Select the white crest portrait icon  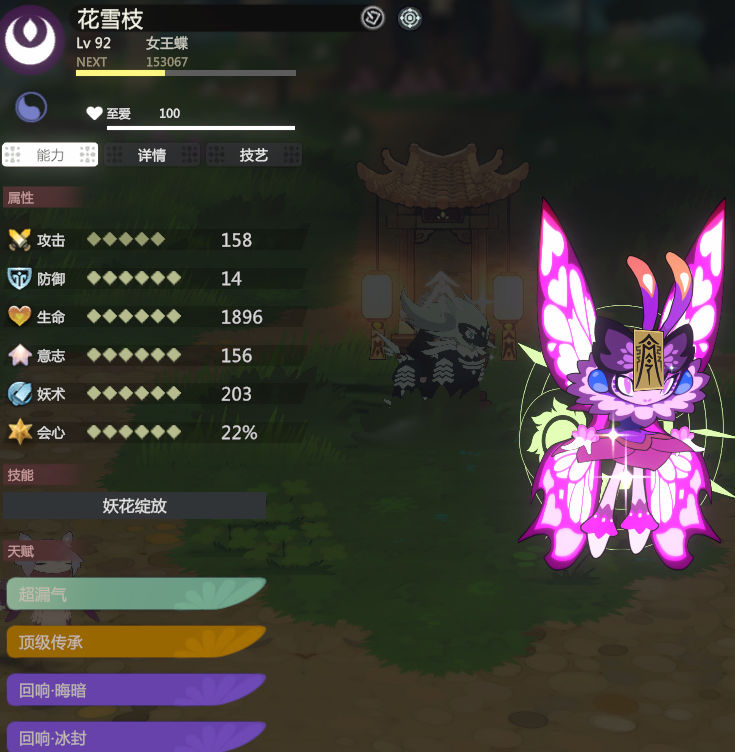point(30,38)
